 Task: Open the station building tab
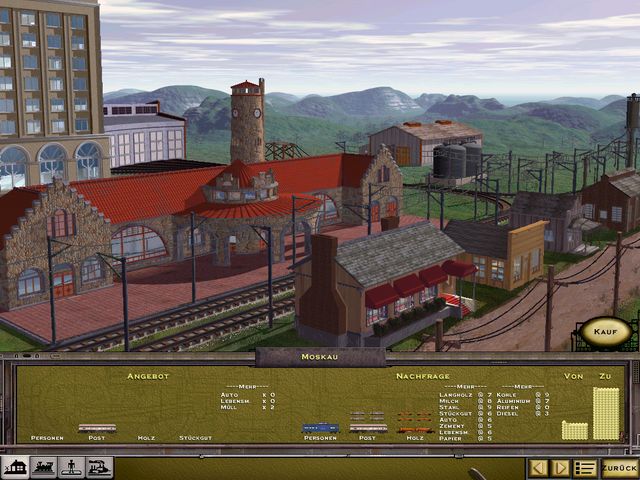click(x=15, y=467)
